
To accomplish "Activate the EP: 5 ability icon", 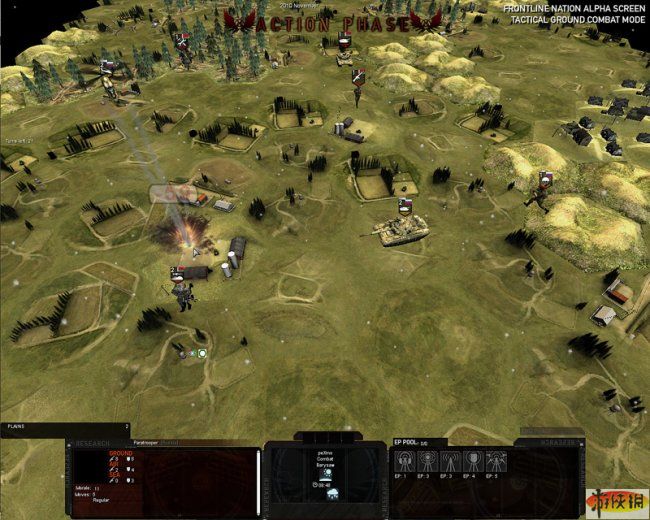I will pyautogui.click(x=497, y=462).
